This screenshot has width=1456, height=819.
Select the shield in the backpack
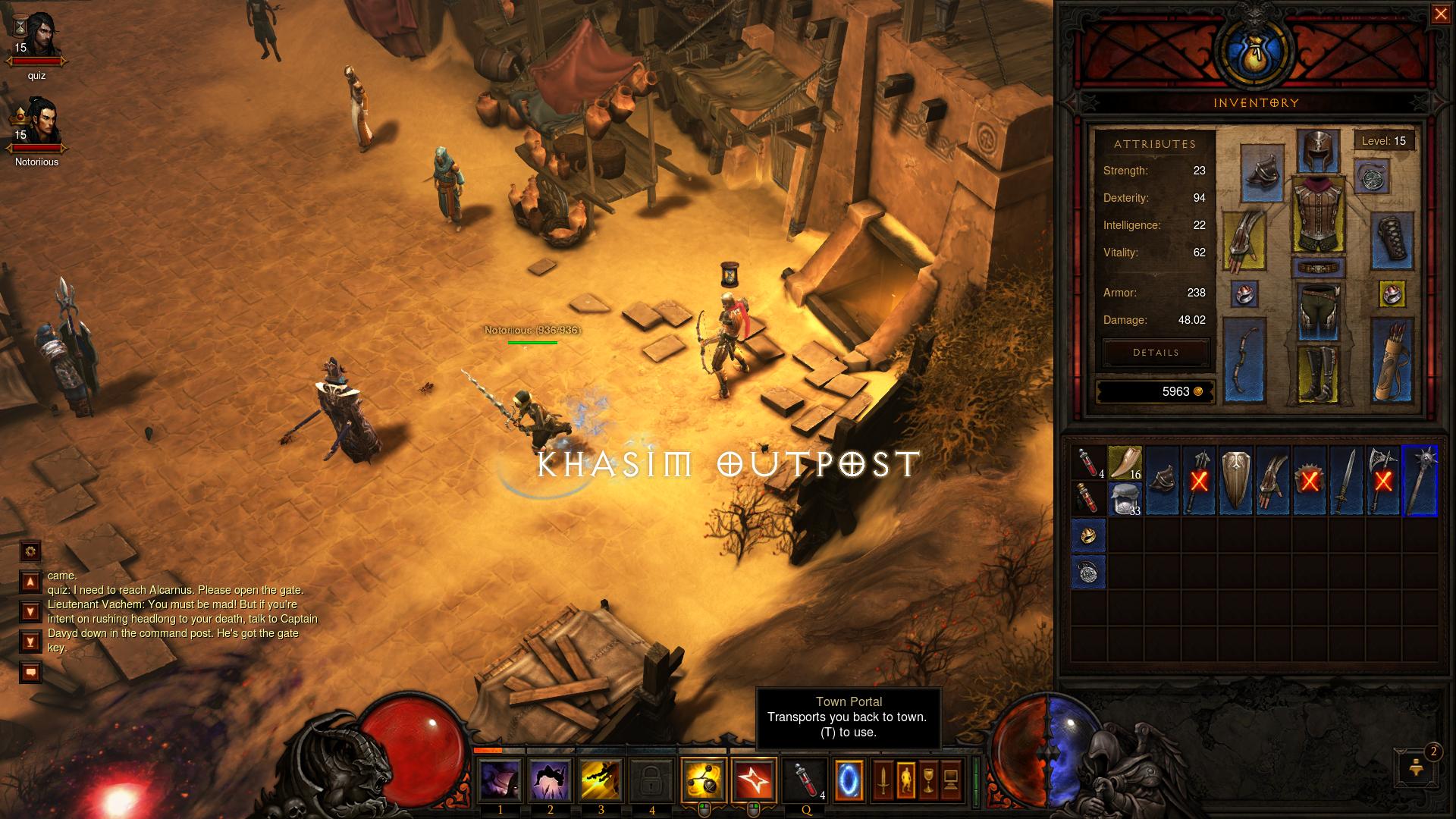pyautogui.click(x=1236, y=482)
